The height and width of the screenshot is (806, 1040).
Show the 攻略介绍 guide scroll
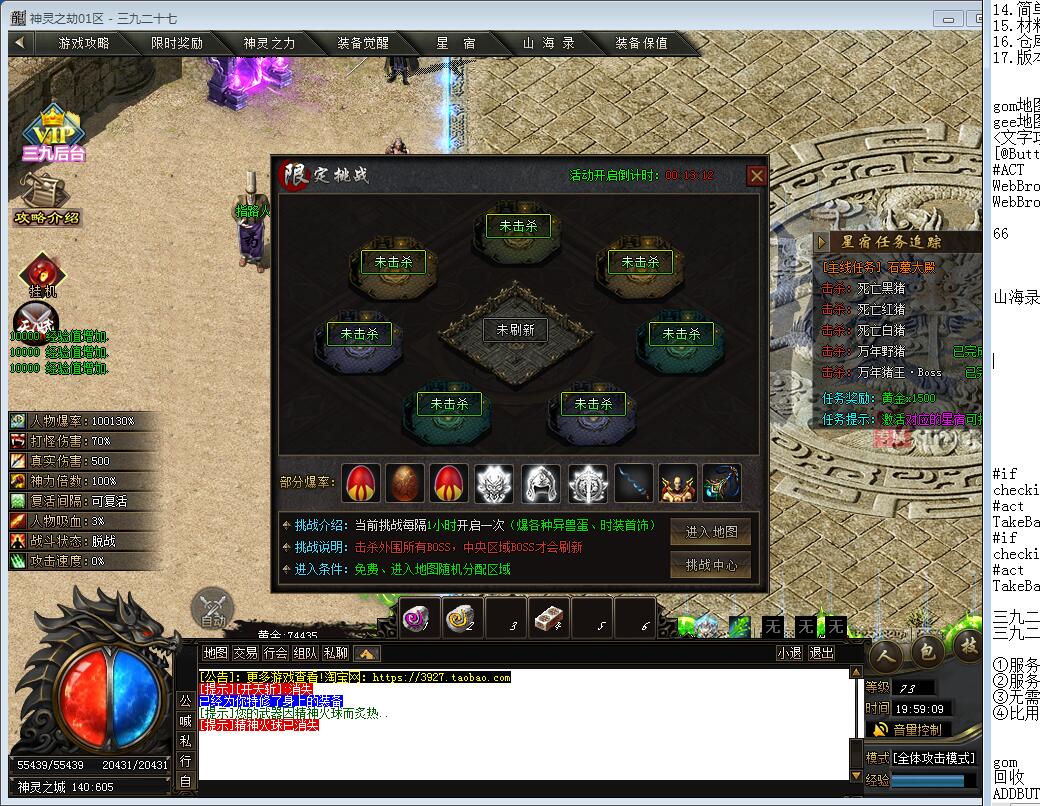click(x=45, y=198)
